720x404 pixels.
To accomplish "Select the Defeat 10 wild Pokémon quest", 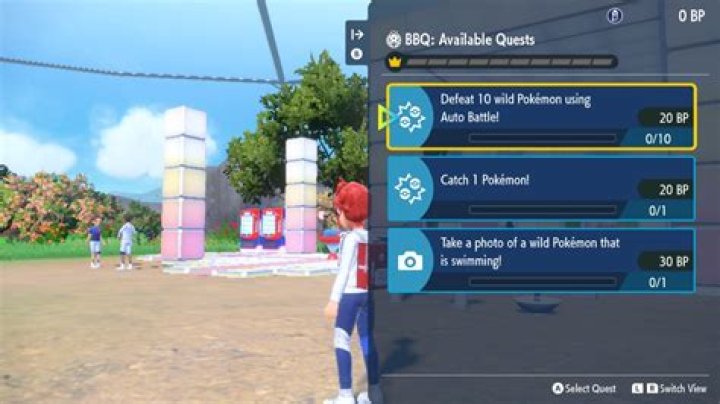I will point(541,116).
